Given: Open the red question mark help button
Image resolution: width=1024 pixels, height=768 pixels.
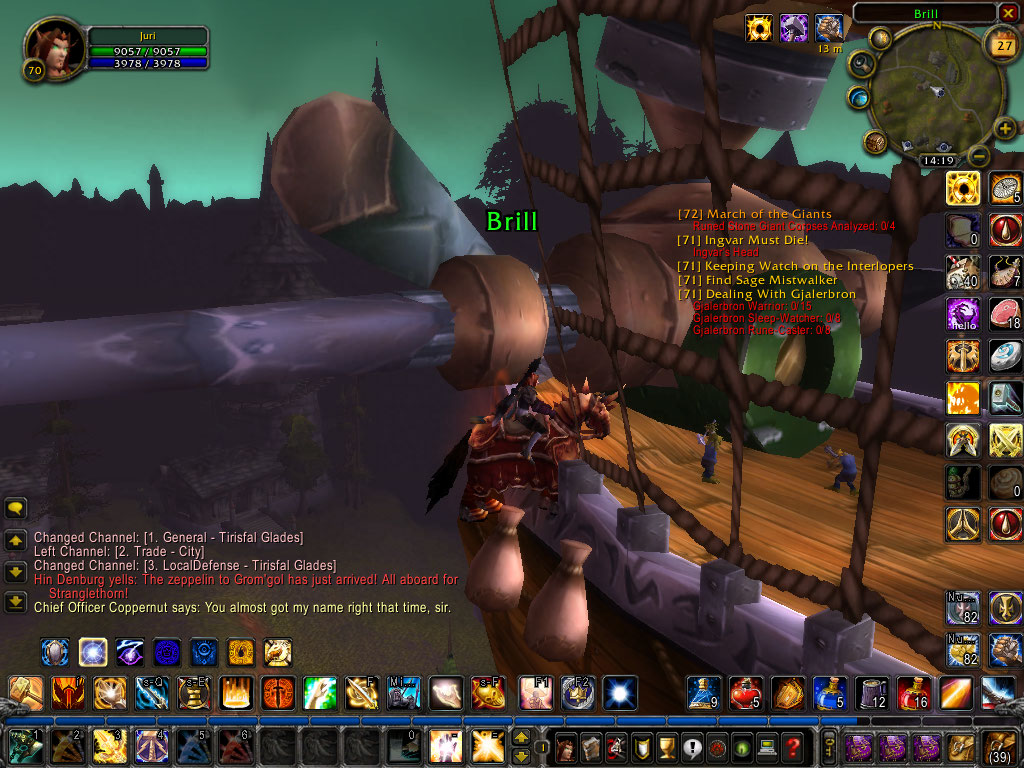Looking at the screenshot, I should tap(792, 747).
